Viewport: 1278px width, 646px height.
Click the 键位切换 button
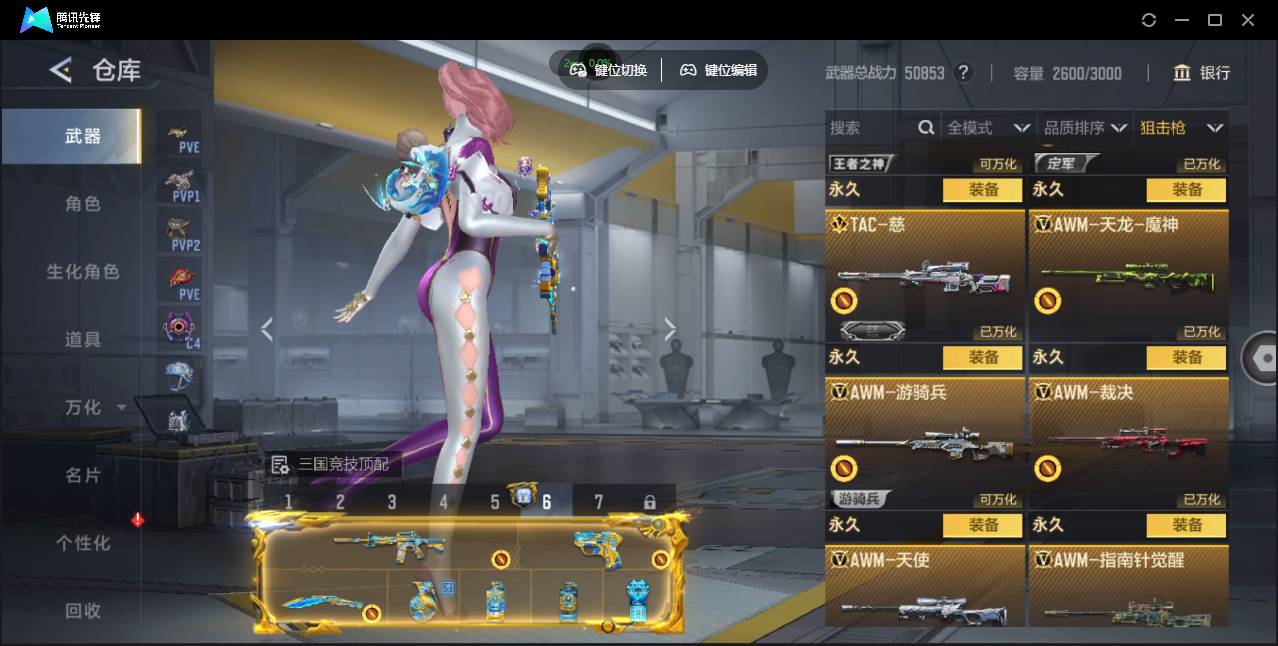tap(609, 70)
